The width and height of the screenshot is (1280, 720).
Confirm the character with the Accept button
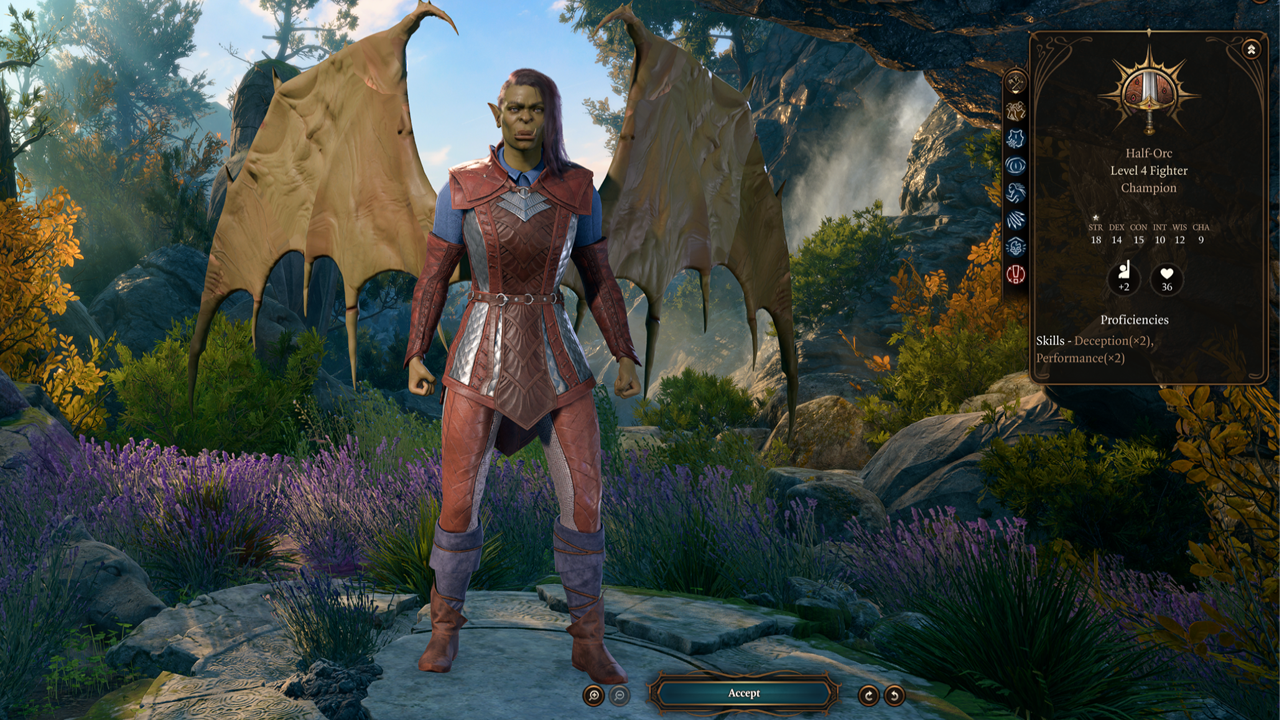pyautogui.click(x=743, y=693)
